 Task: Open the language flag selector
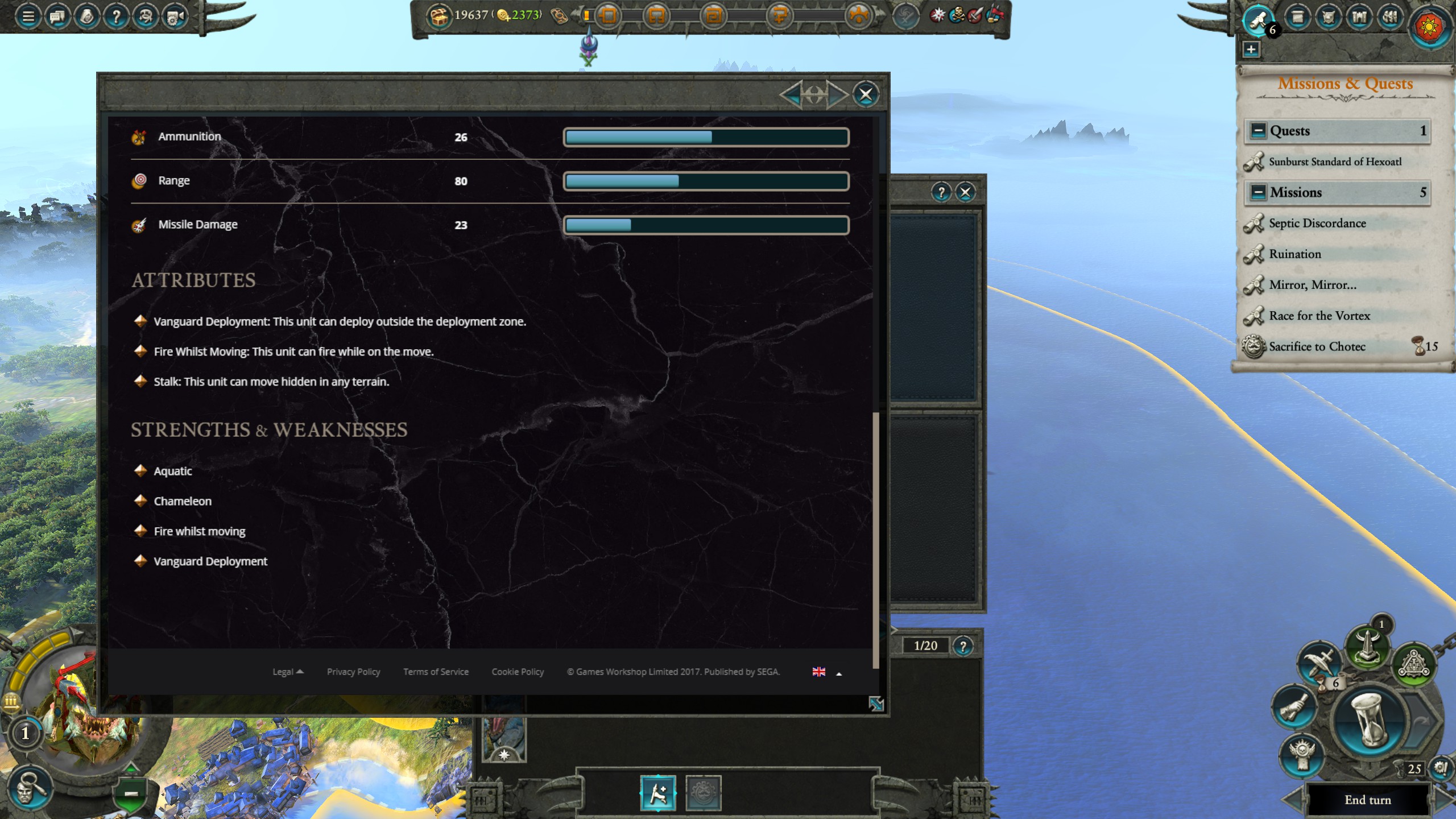819,672
